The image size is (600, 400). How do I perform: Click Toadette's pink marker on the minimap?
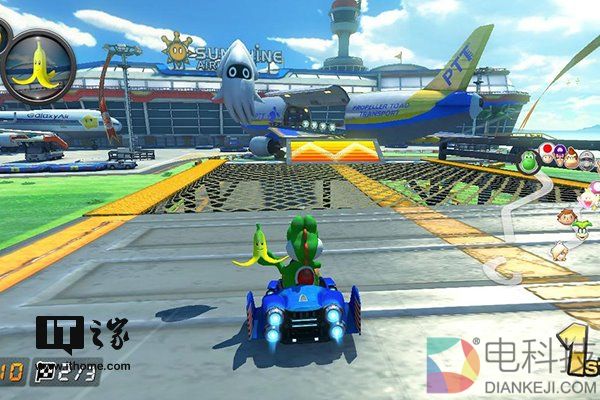pos(594,190)
